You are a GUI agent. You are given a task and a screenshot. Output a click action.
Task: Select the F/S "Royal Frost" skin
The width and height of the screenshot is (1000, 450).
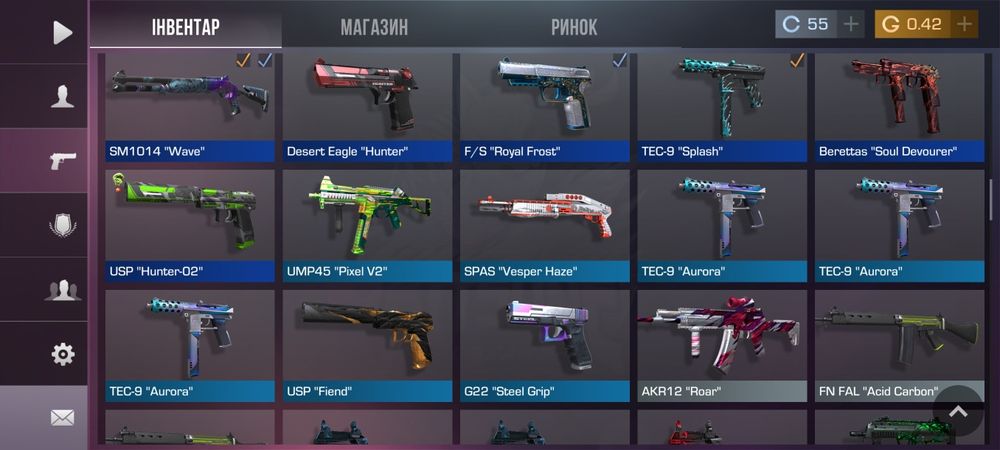click(545, 105)
